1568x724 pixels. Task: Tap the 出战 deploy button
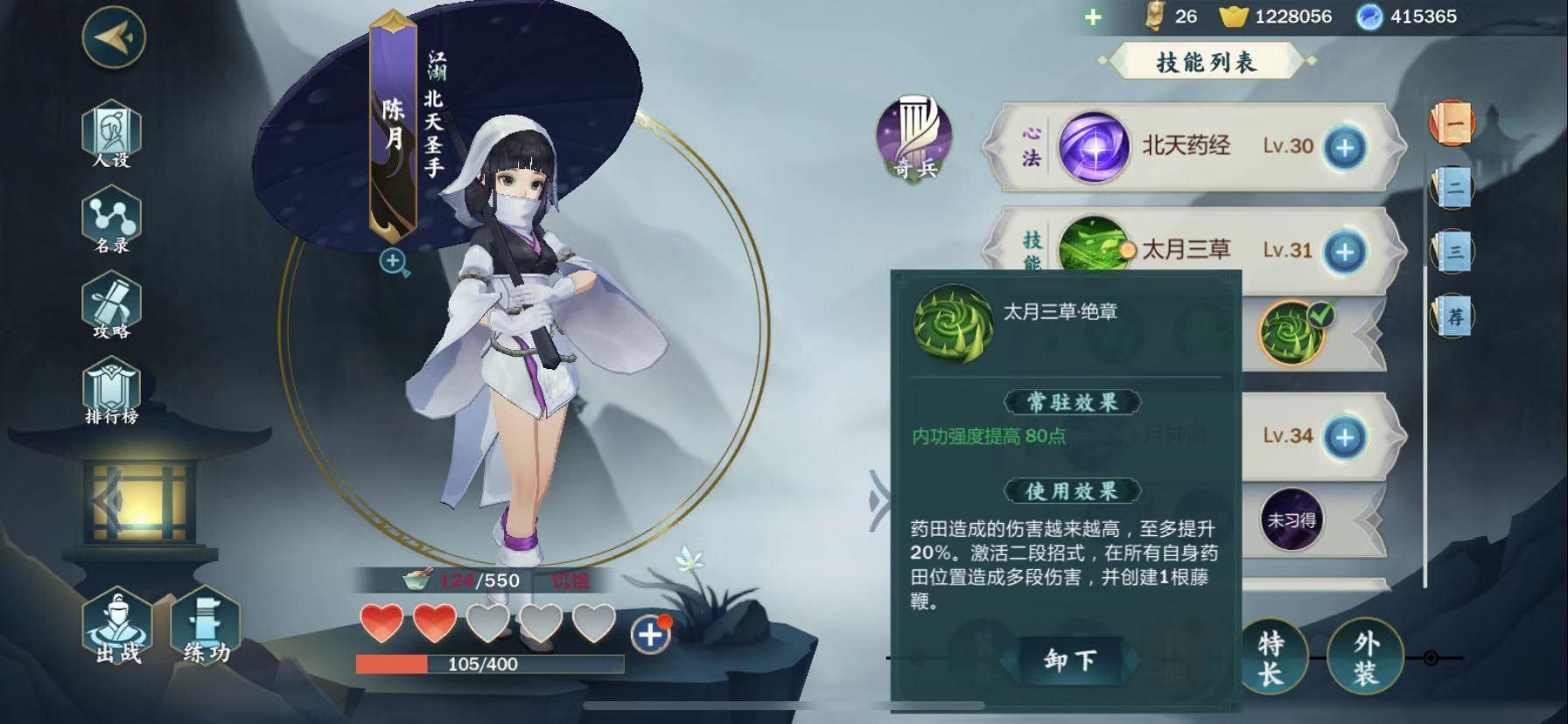pyautogui.click(x=117, y=628)
